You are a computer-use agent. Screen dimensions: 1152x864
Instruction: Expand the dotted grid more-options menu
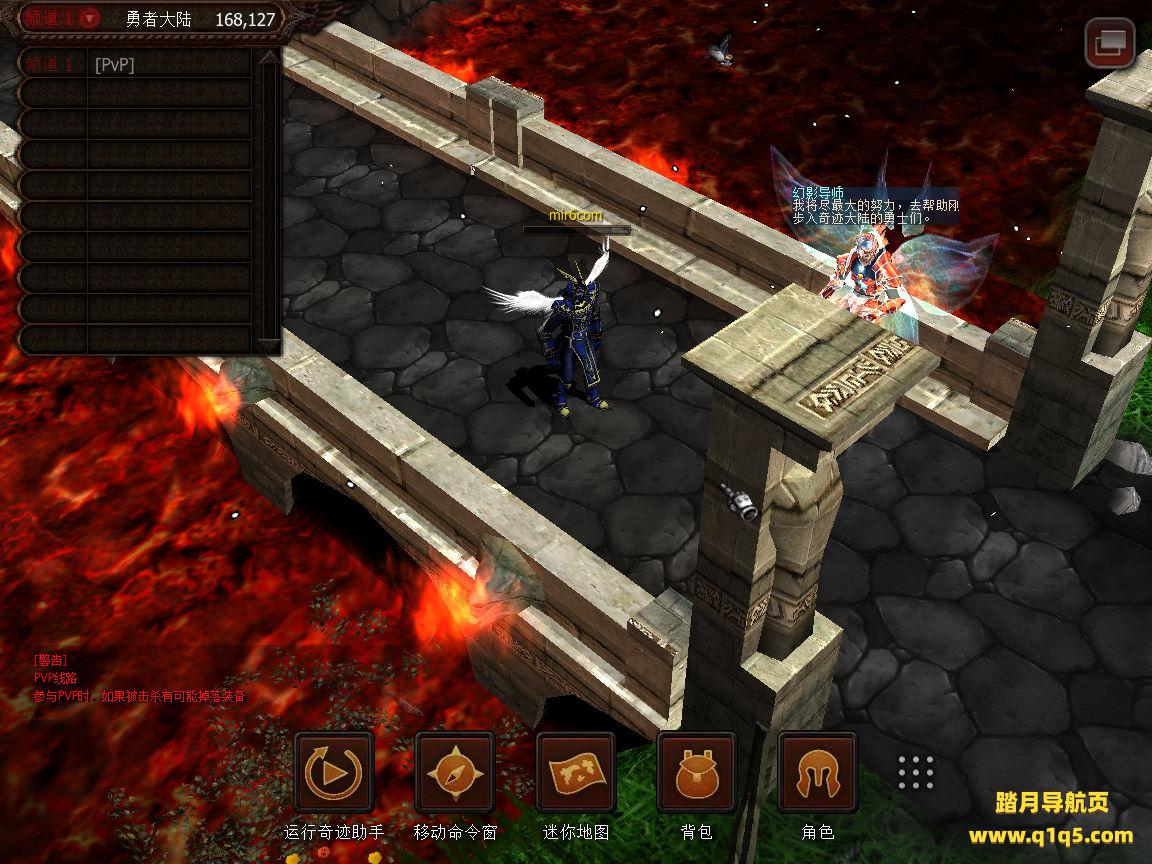916,773
